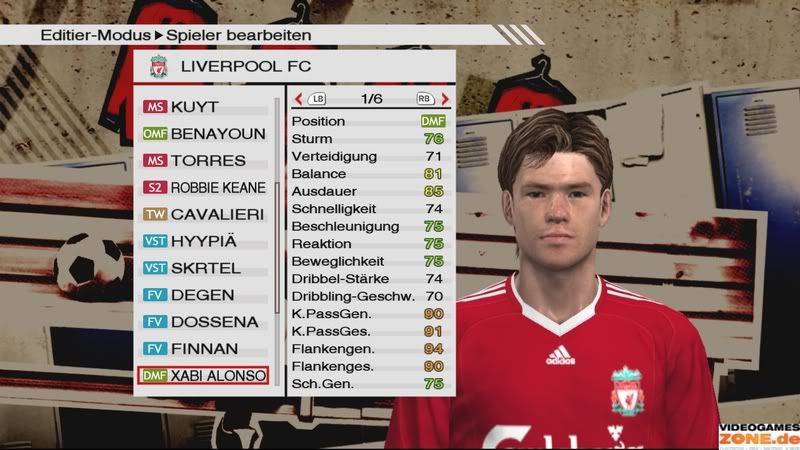Choose Dossena in the player list
800x450 pixels.
[x=205, y=322]
